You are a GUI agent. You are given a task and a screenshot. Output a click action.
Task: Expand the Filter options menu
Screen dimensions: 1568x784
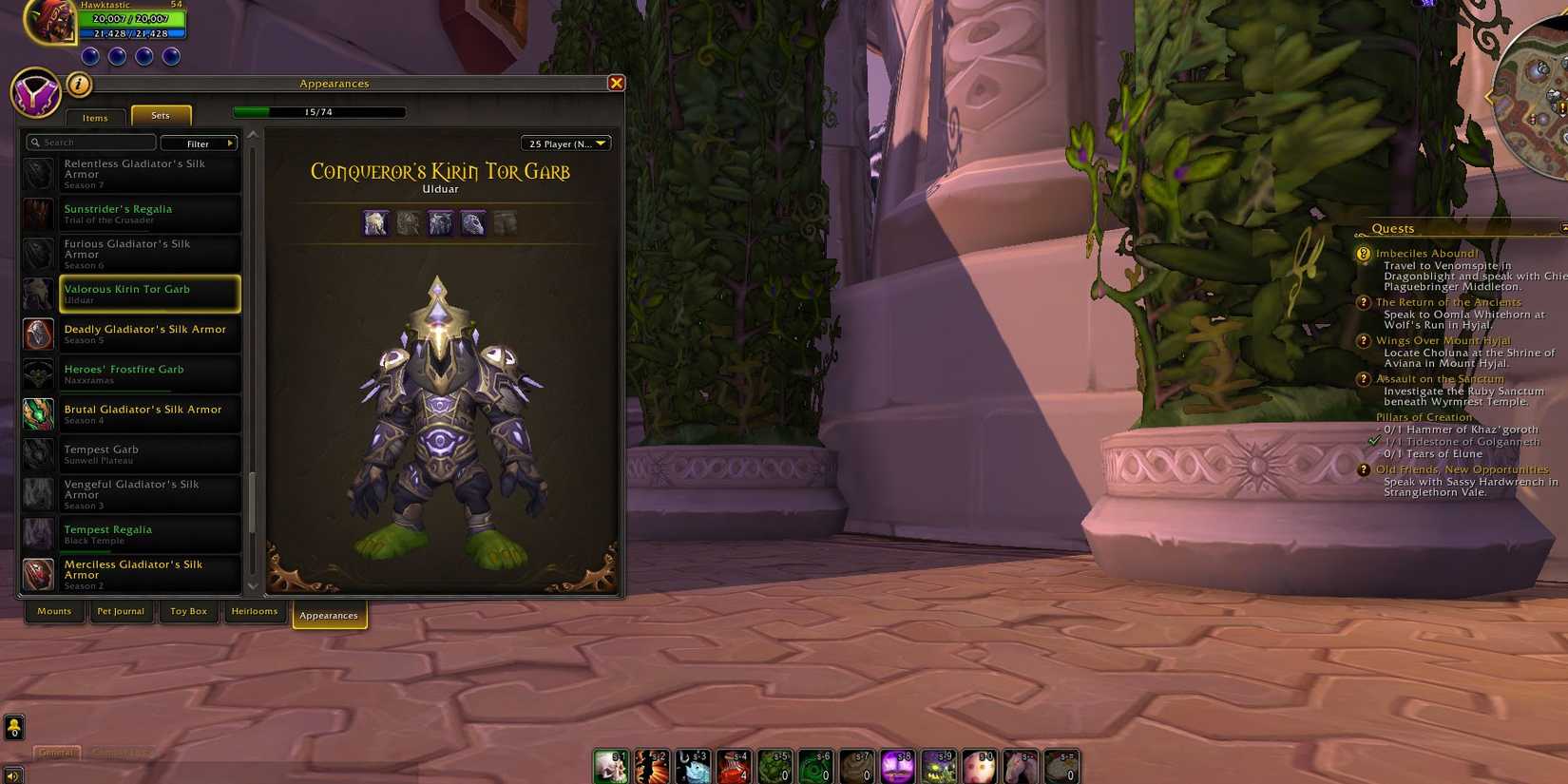click(199, 143)
